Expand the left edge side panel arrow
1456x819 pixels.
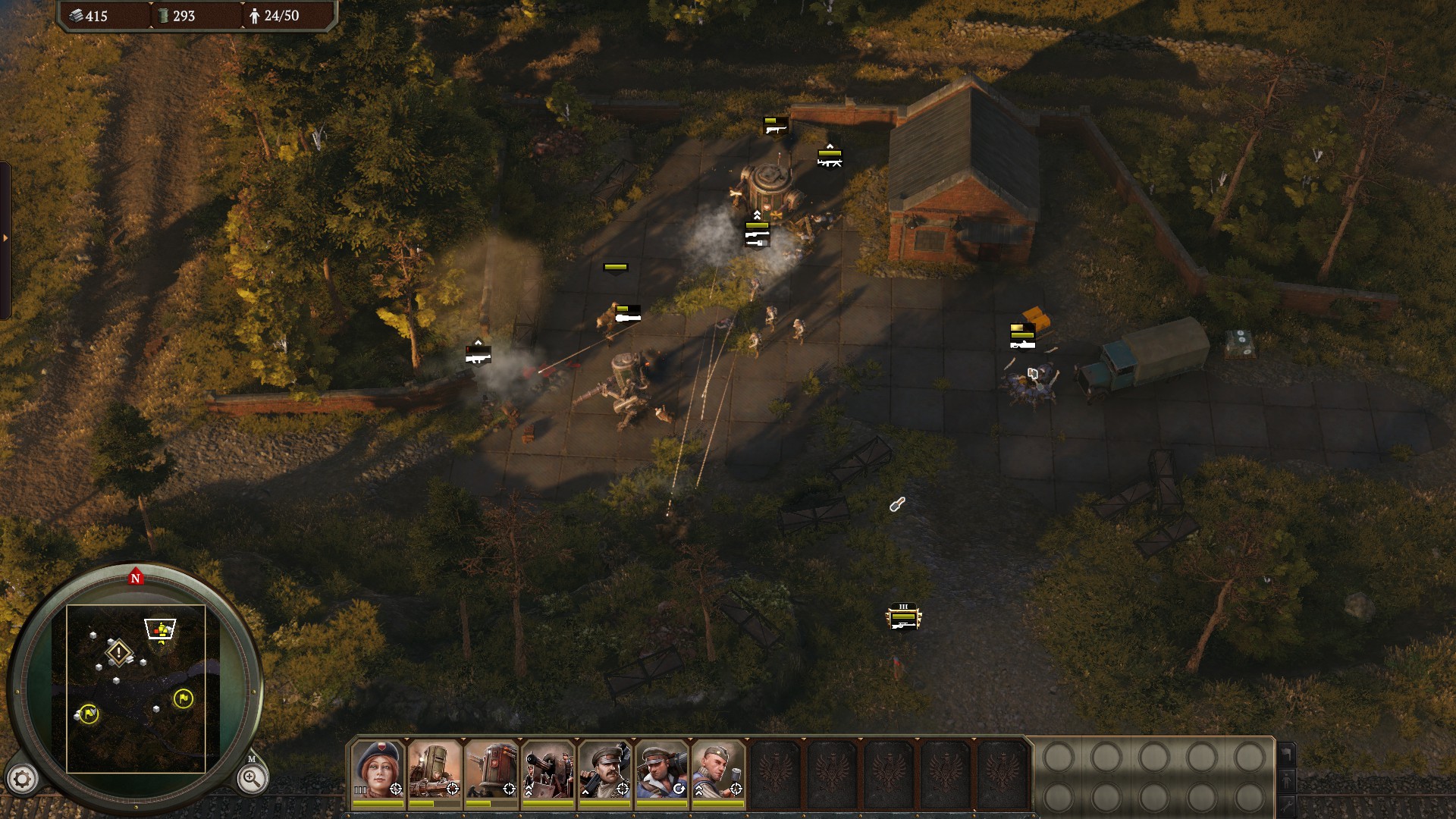(x=5, y=238)
